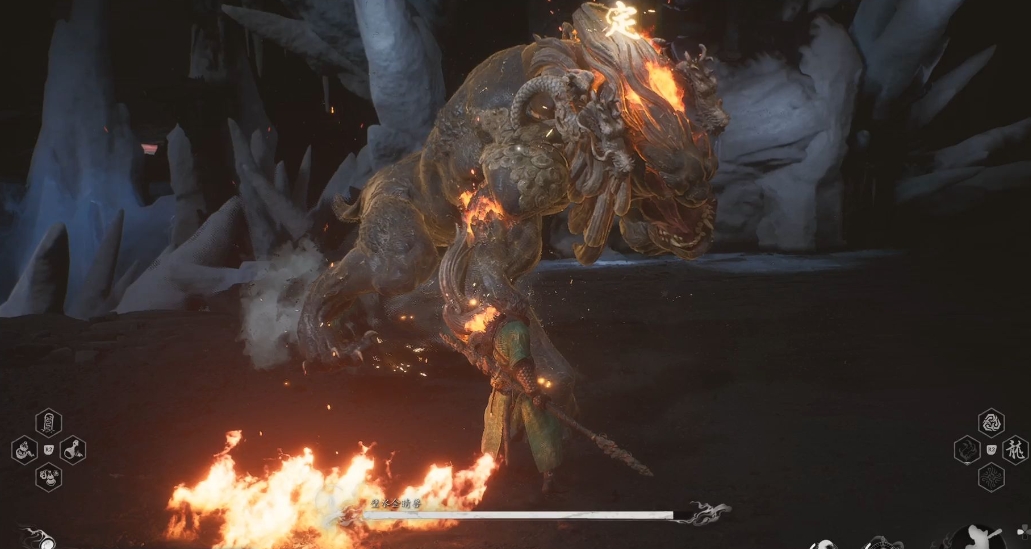The height and width of the screenshot is (549, 1031).
Task: Select the tall stone tablet item slot
Action: 48,422
